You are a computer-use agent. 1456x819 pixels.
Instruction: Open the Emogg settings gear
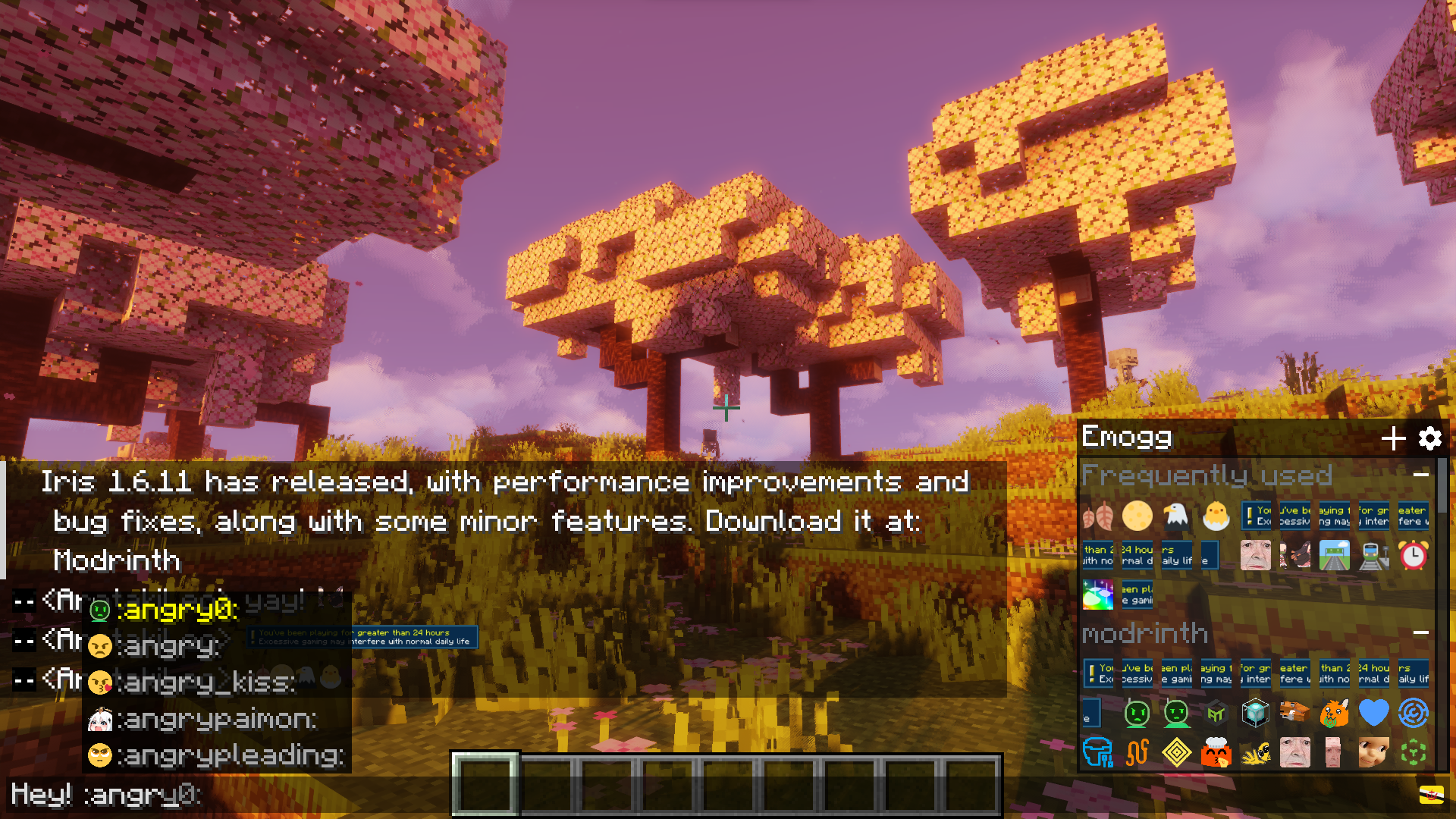tap(1429, 438)
